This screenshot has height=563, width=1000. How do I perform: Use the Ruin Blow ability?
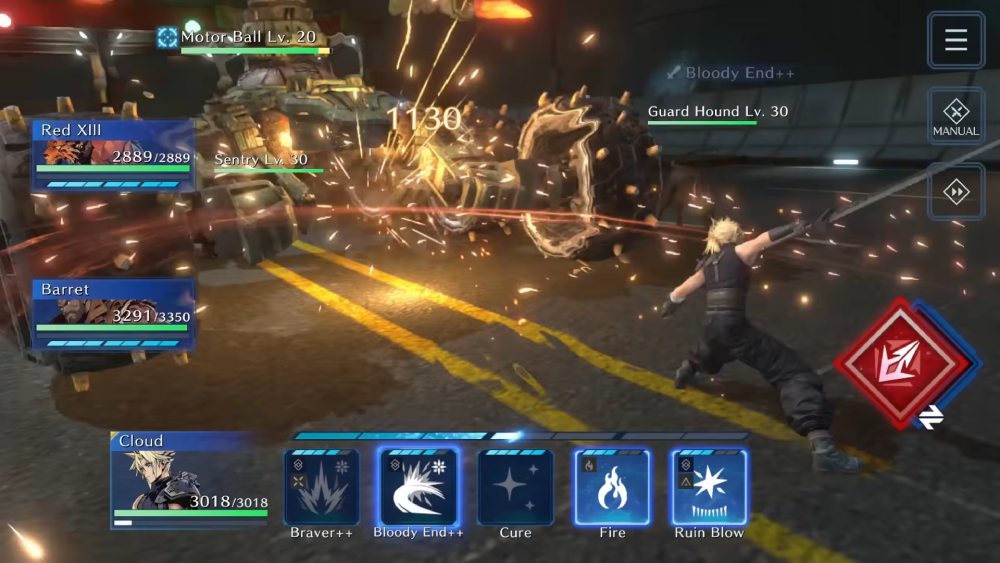pos(709,488)
